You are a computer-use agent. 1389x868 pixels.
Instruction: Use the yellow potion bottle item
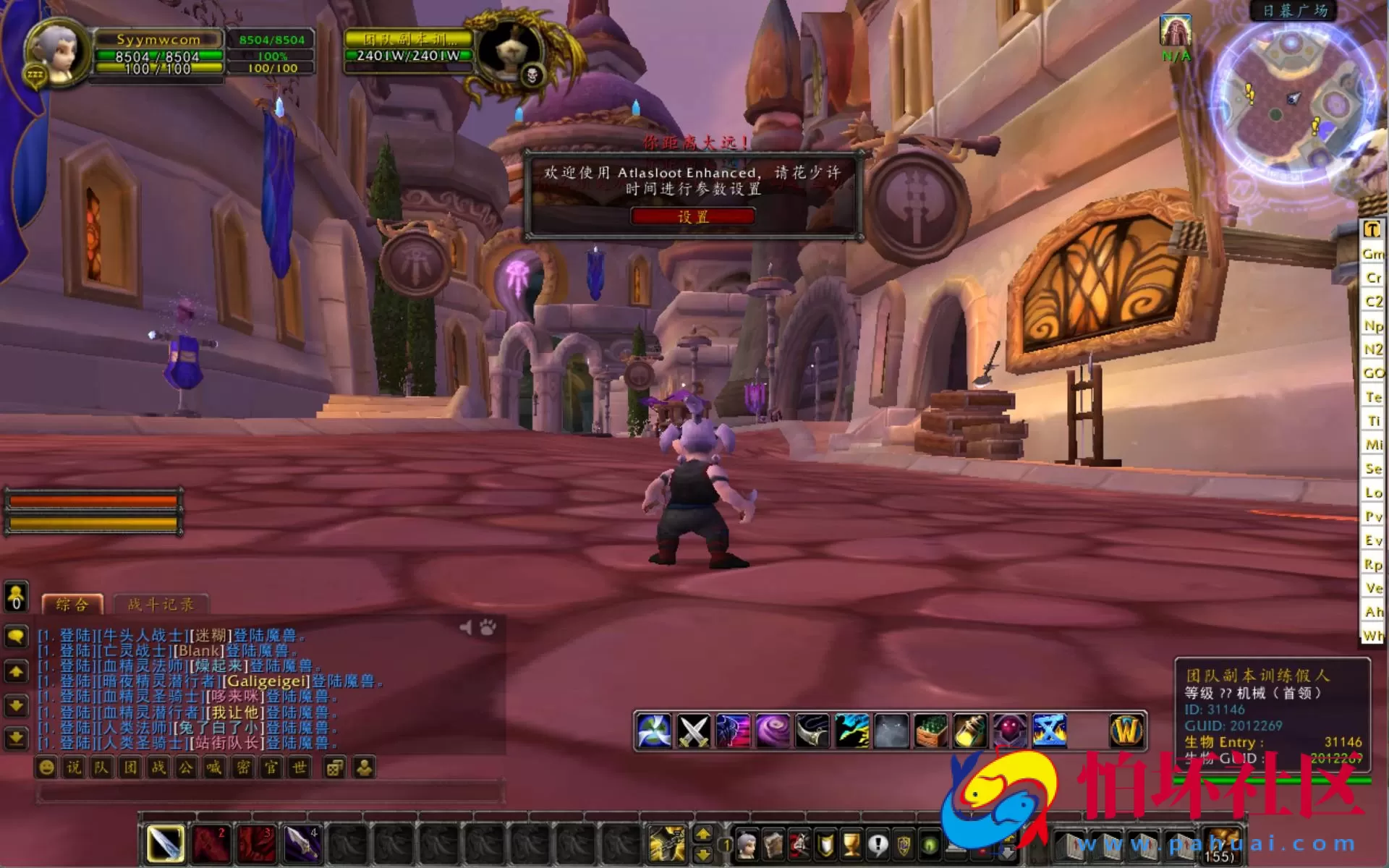[x=970, y=731]
